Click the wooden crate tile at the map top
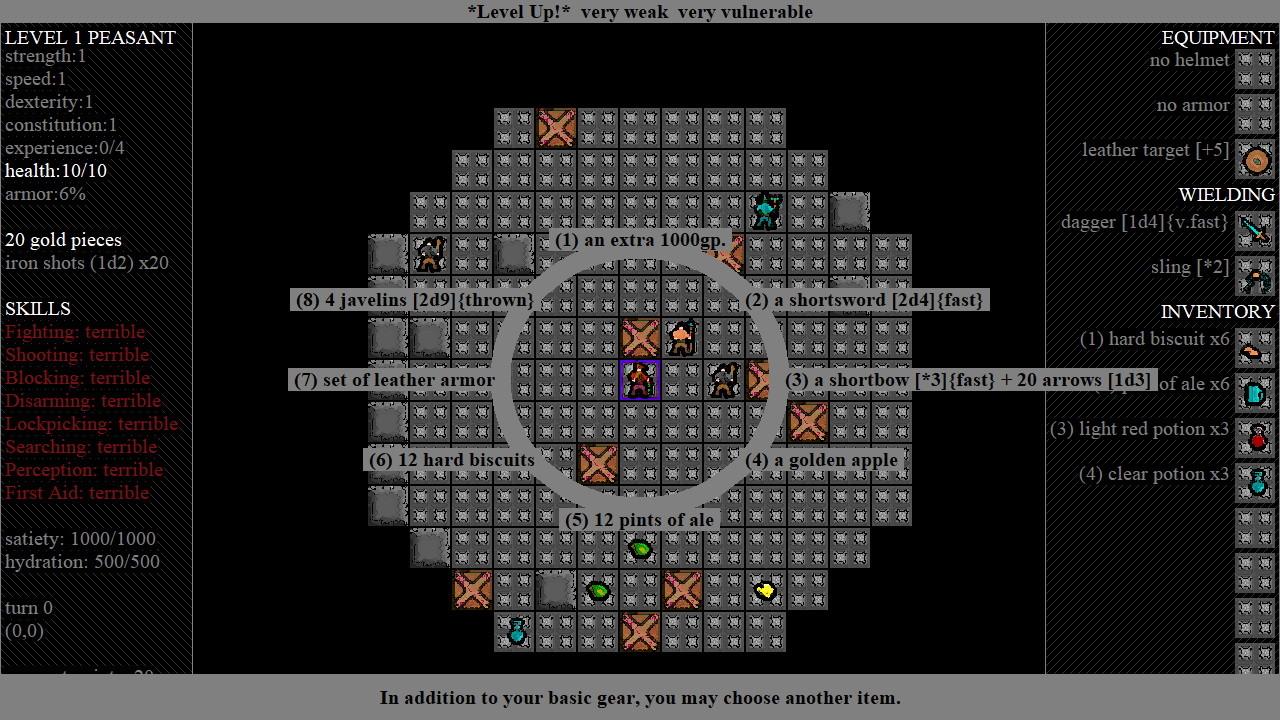The image size is (1280, 720). (x=556, y=127)
